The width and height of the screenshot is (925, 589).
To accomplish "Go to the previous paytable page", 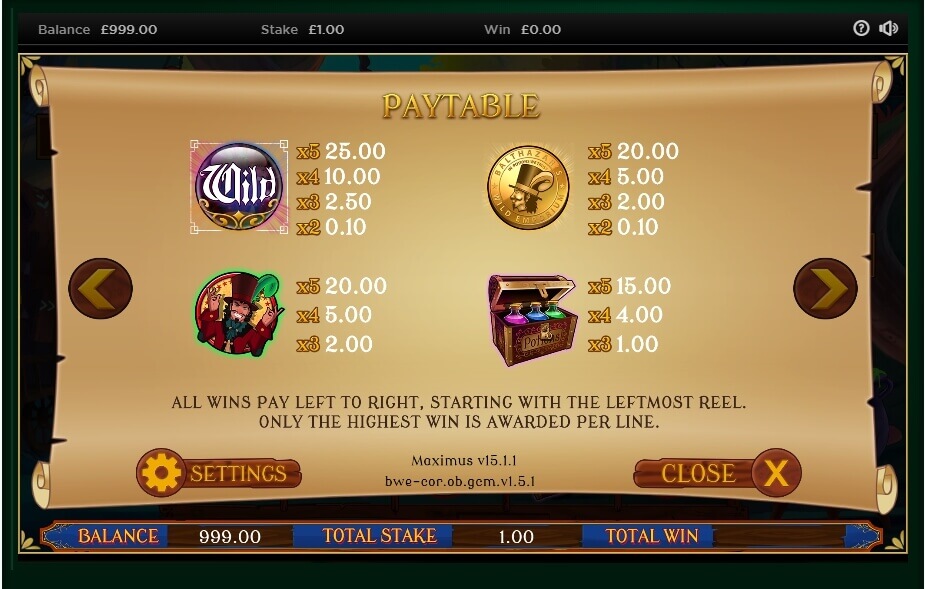I will point(100,289).
